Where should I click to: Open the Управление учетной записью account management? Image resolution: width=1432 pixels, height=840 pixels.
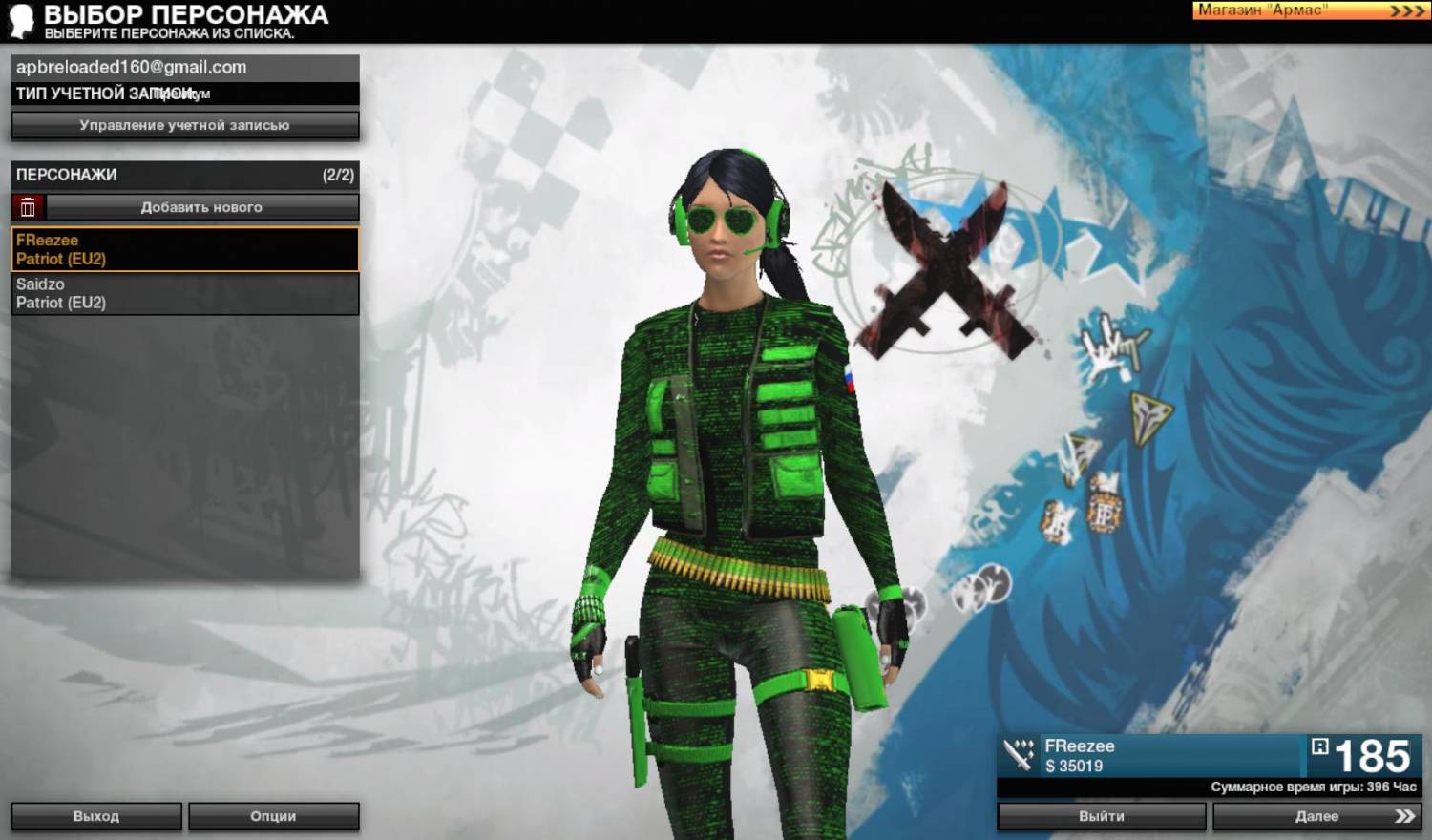(x=184, y=125)
